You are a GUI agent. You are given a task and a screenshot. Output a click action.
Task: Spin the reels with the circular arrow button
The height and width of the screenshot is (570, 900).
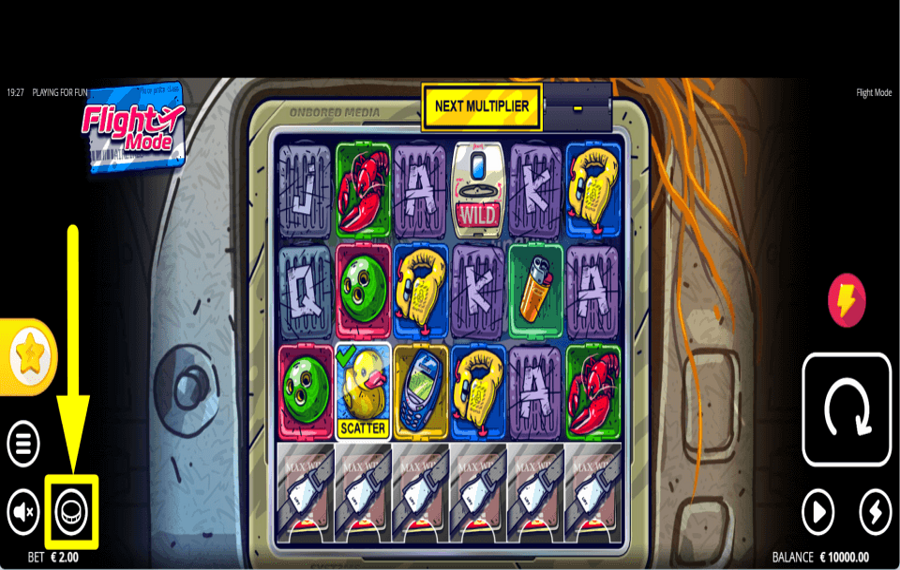[846, 410]
